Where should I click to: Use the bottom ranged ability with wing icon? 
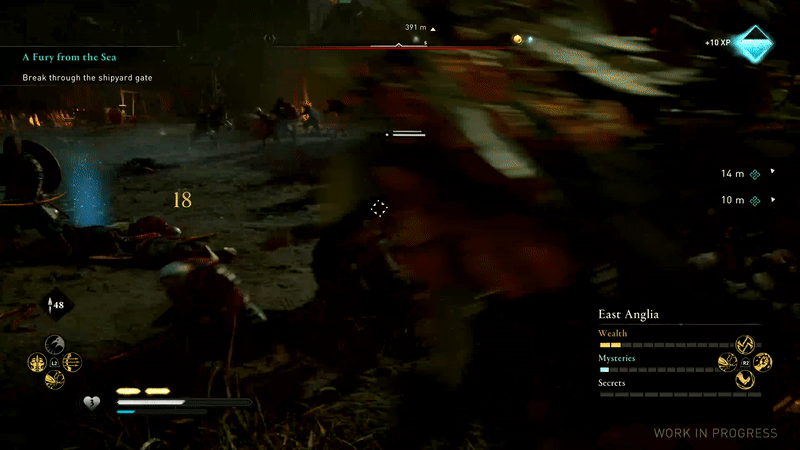(x=55, y=380)
